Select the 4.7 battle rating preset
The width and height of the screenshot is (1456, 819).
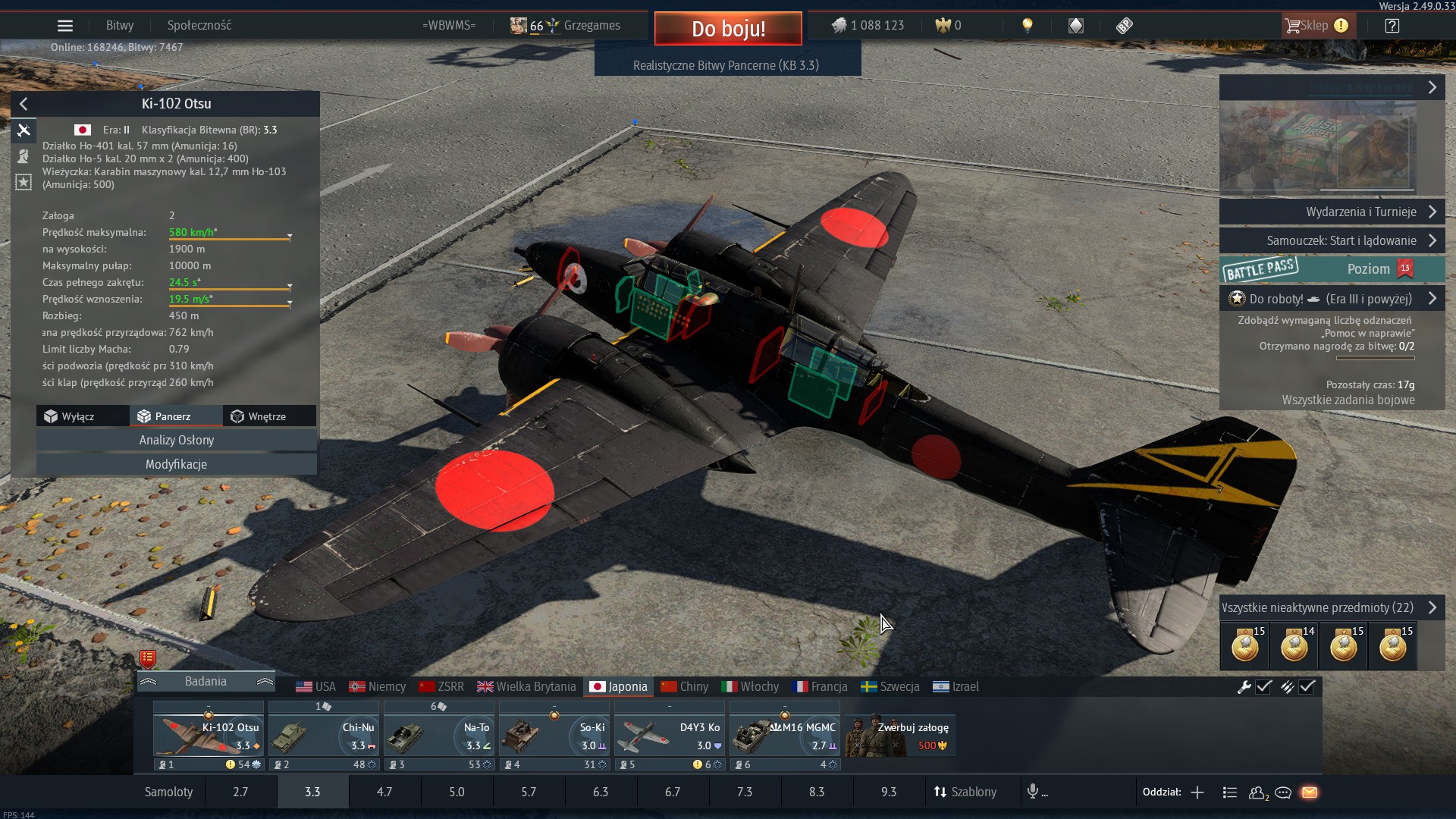[x=384, y=792]
